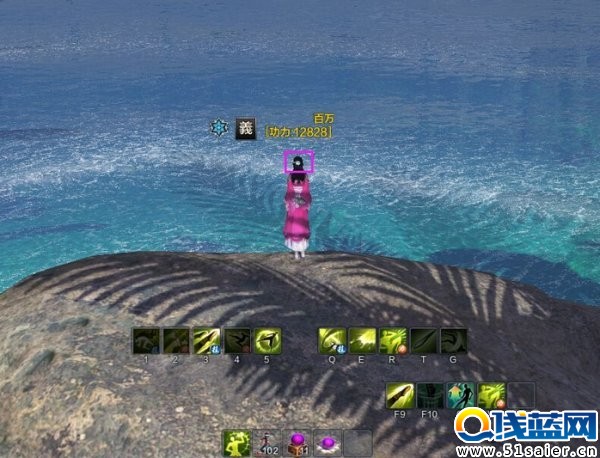
Task: Select the dark skill in slot 1
Action: coord(146,341)
